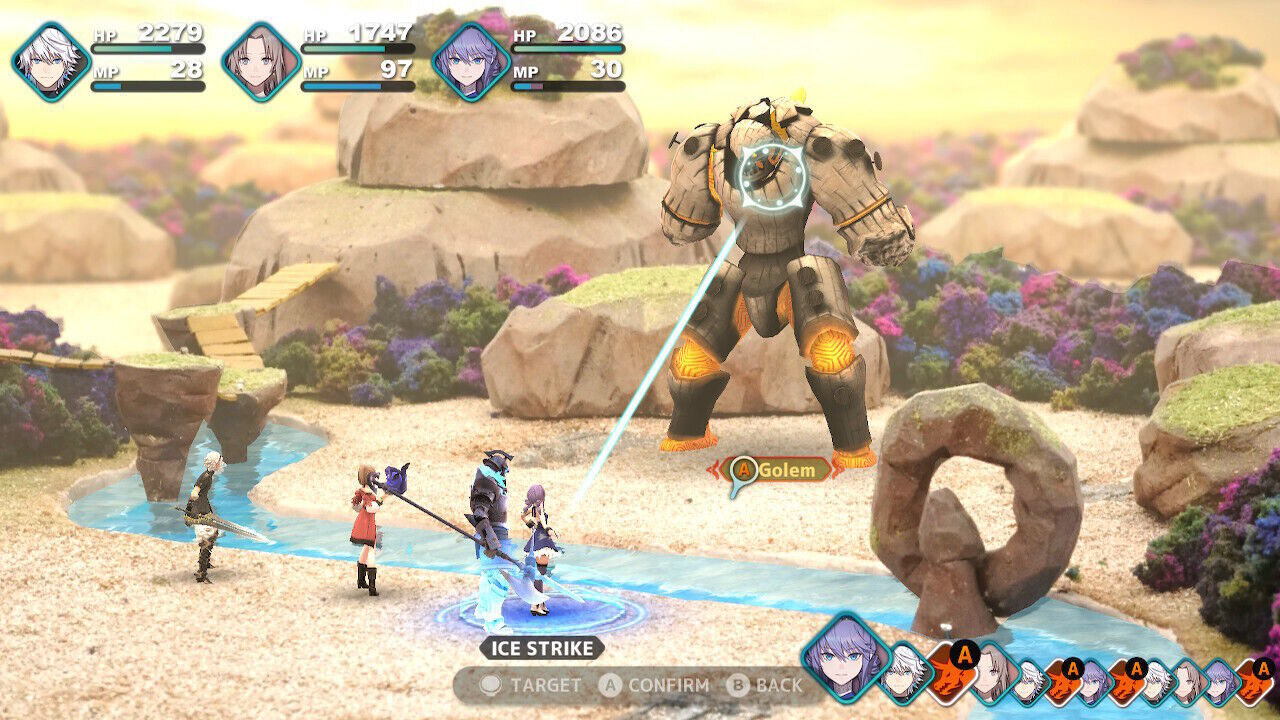Click the targeting reticle on the Golem
The width and height of the screenshot is (1280, 720).
coord(772,175)
